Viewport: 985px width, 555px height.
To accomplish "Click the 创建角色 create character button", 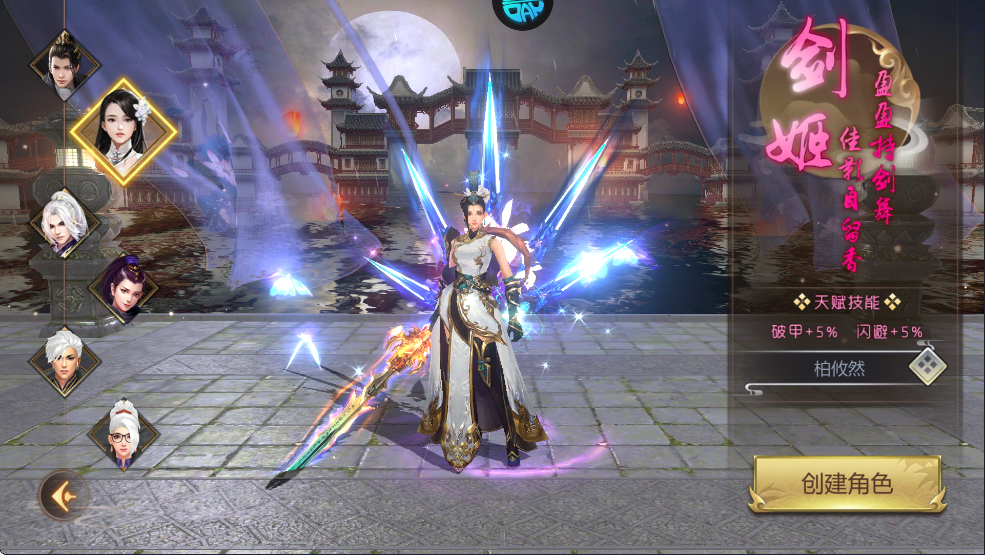I will point(846,485).
